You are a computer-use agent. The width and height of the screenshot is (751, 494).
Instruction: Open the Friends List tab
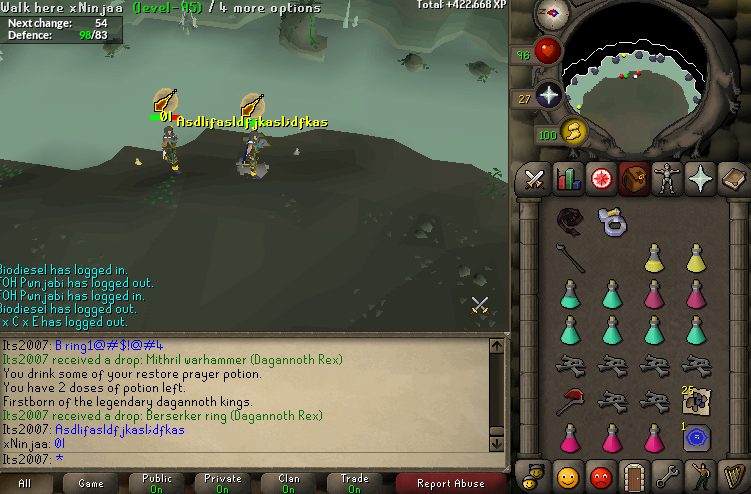(567, 474)
